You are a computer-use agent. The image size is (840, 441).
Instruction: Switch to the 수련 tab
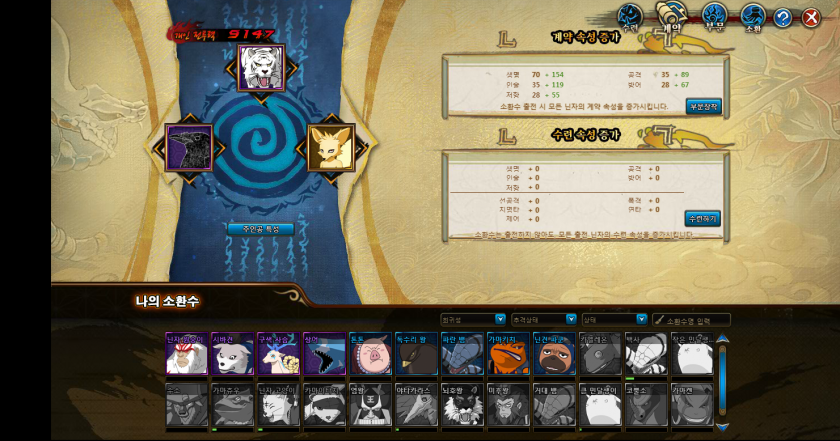[628, 17]
